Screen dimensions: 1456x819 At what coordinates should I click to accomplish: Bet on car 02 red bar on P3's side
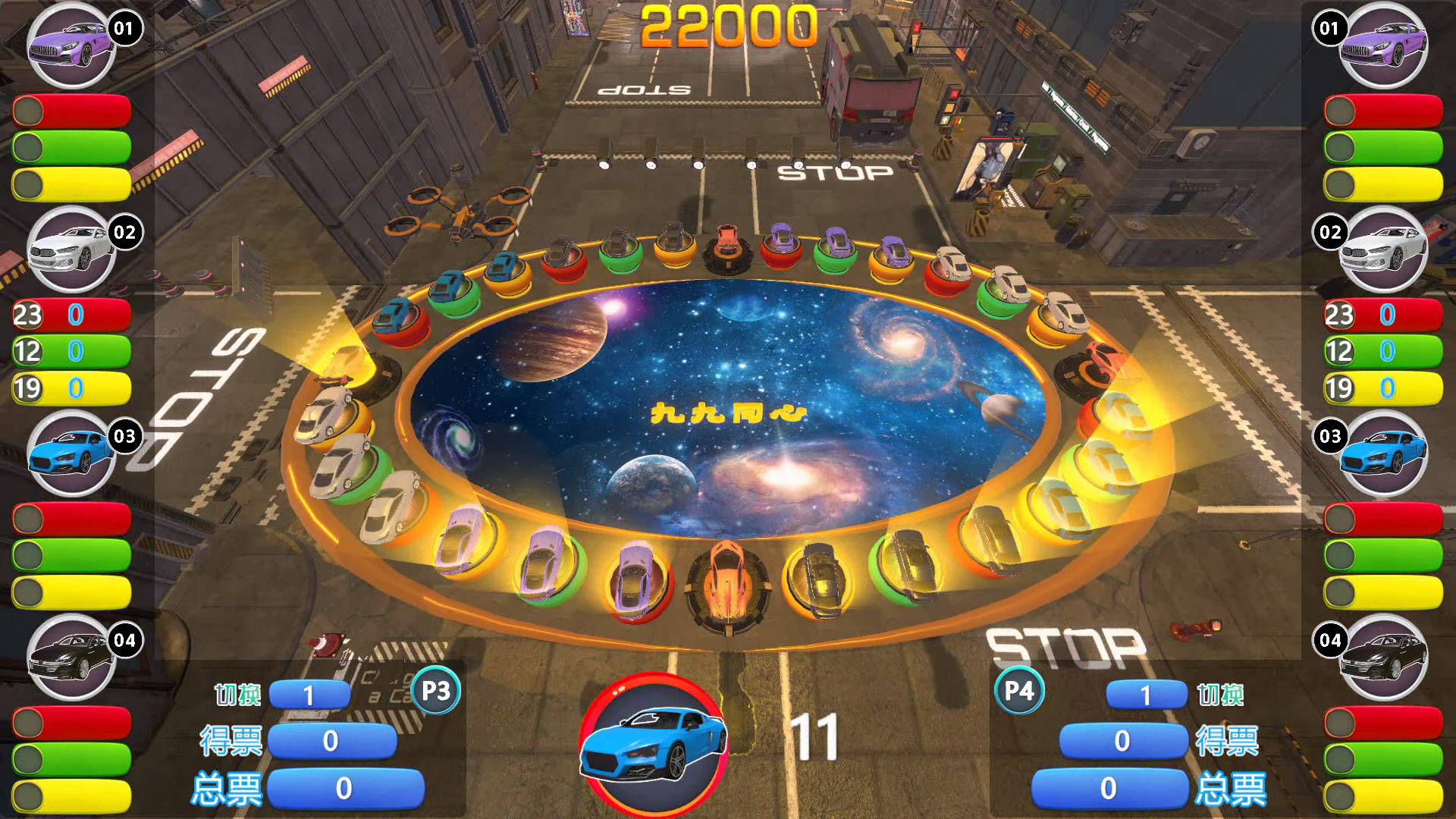72,315
